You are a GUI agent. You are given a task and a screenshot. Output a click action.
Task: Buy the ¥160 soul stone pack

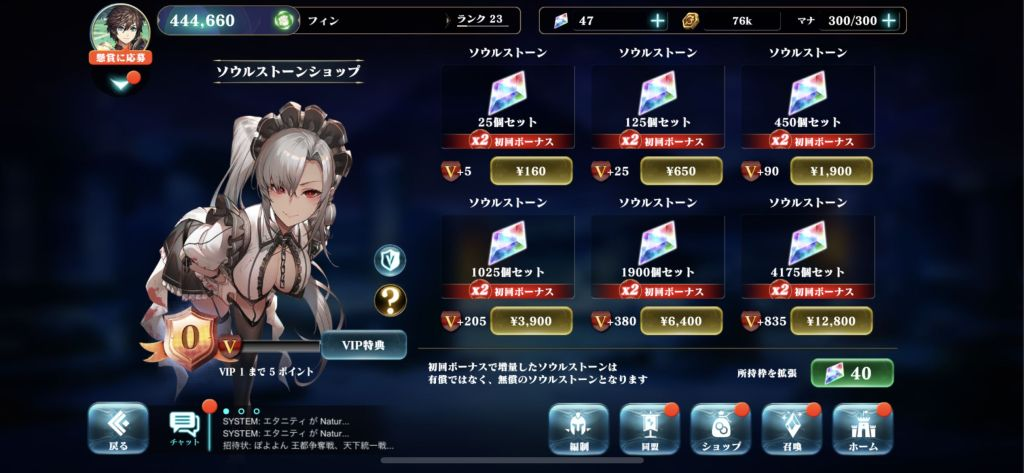tap(531, 171)
